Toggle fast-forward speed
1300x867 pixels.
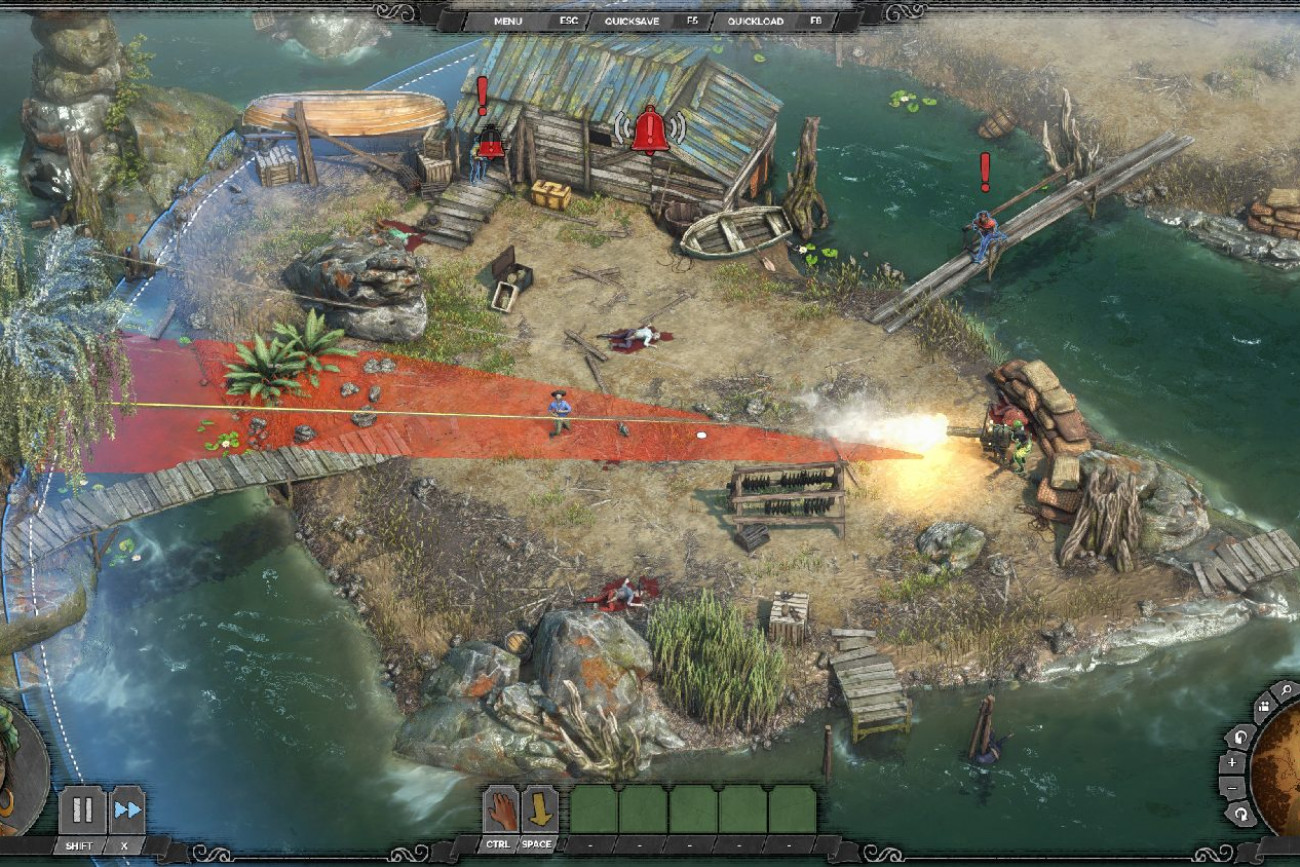[x=127, y=810]
